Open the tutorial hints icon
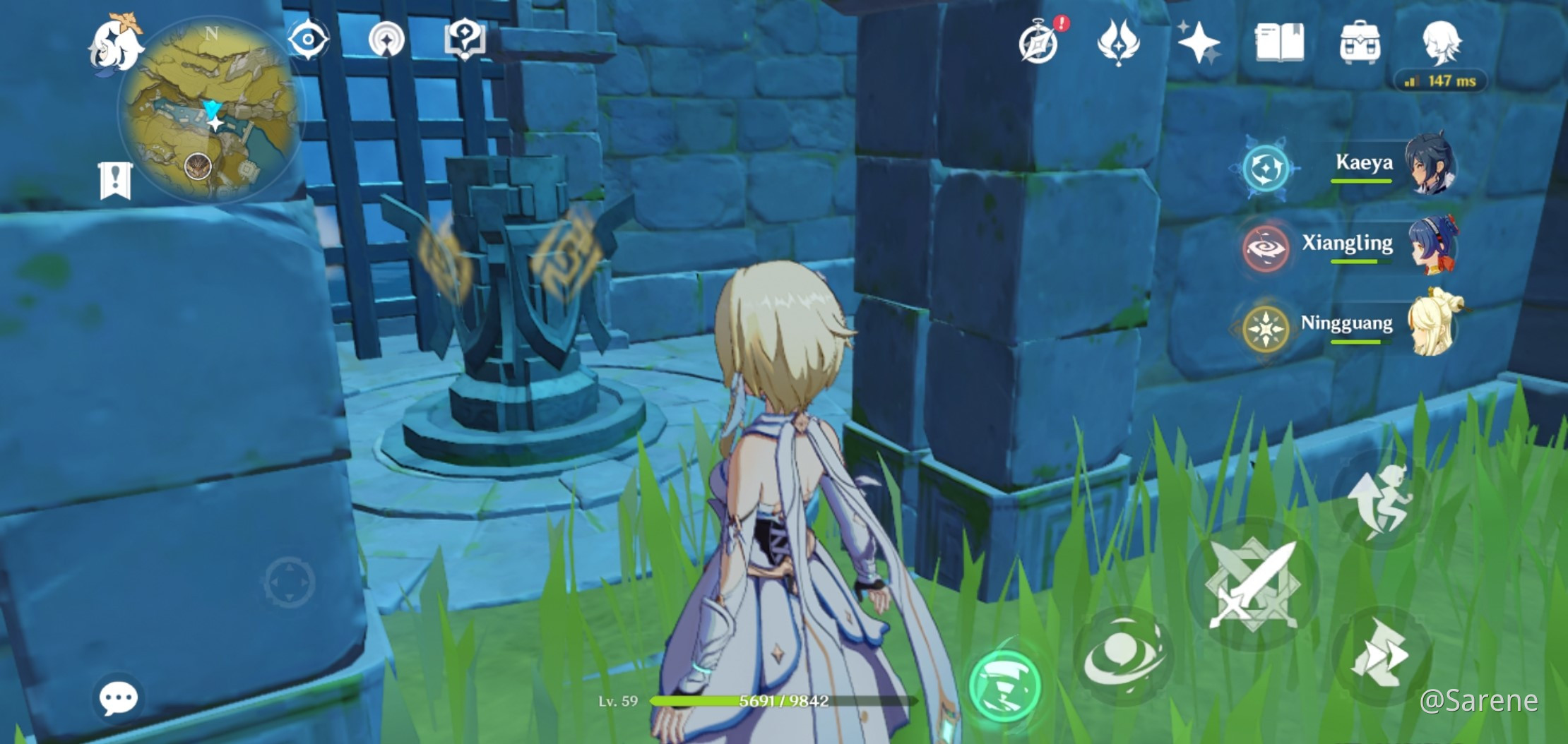The width and height of the screenshot is (1568, 744). click(466, 40)
